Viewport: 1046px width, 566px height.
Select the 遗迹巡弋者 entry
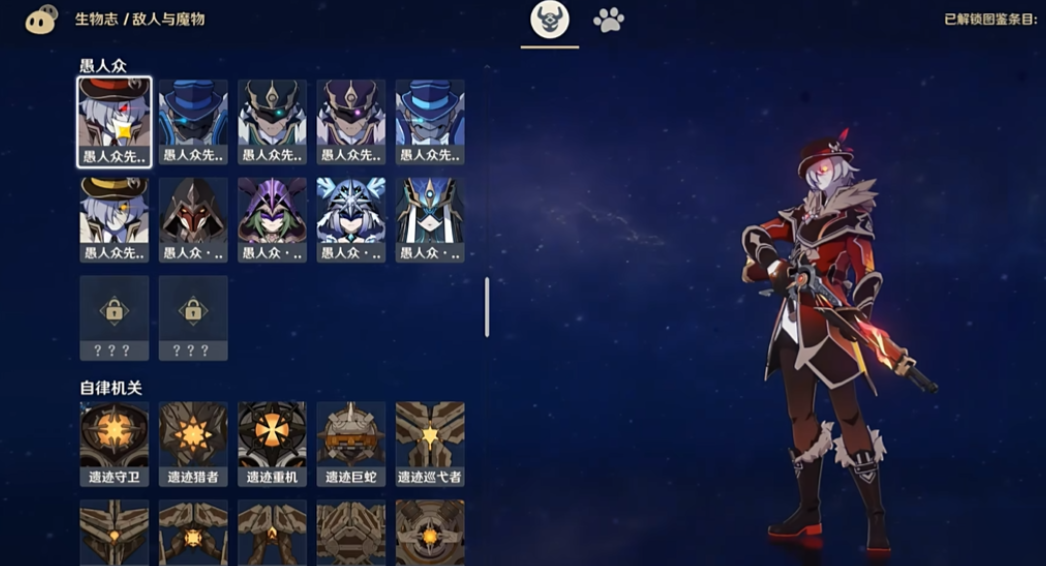pos(430,444)
